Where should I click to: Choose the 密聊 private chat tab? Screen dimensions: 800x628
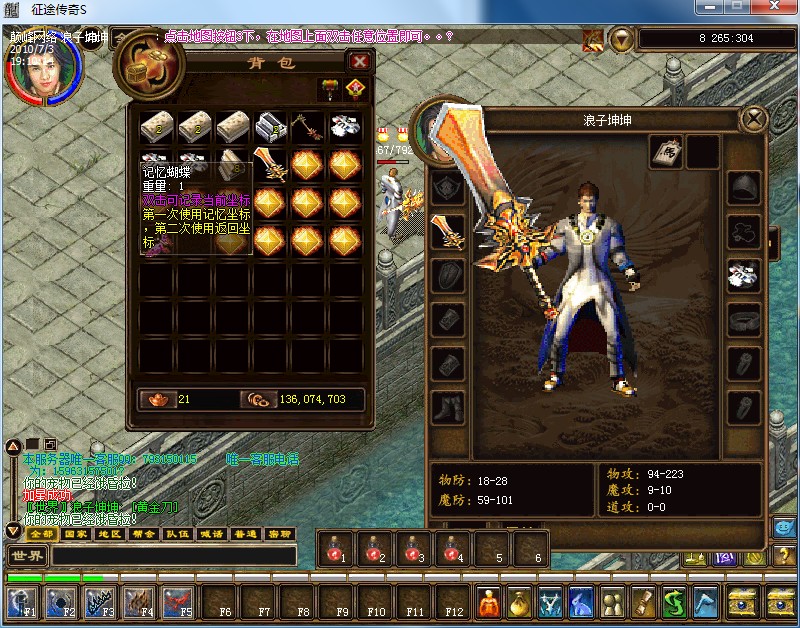279,534
